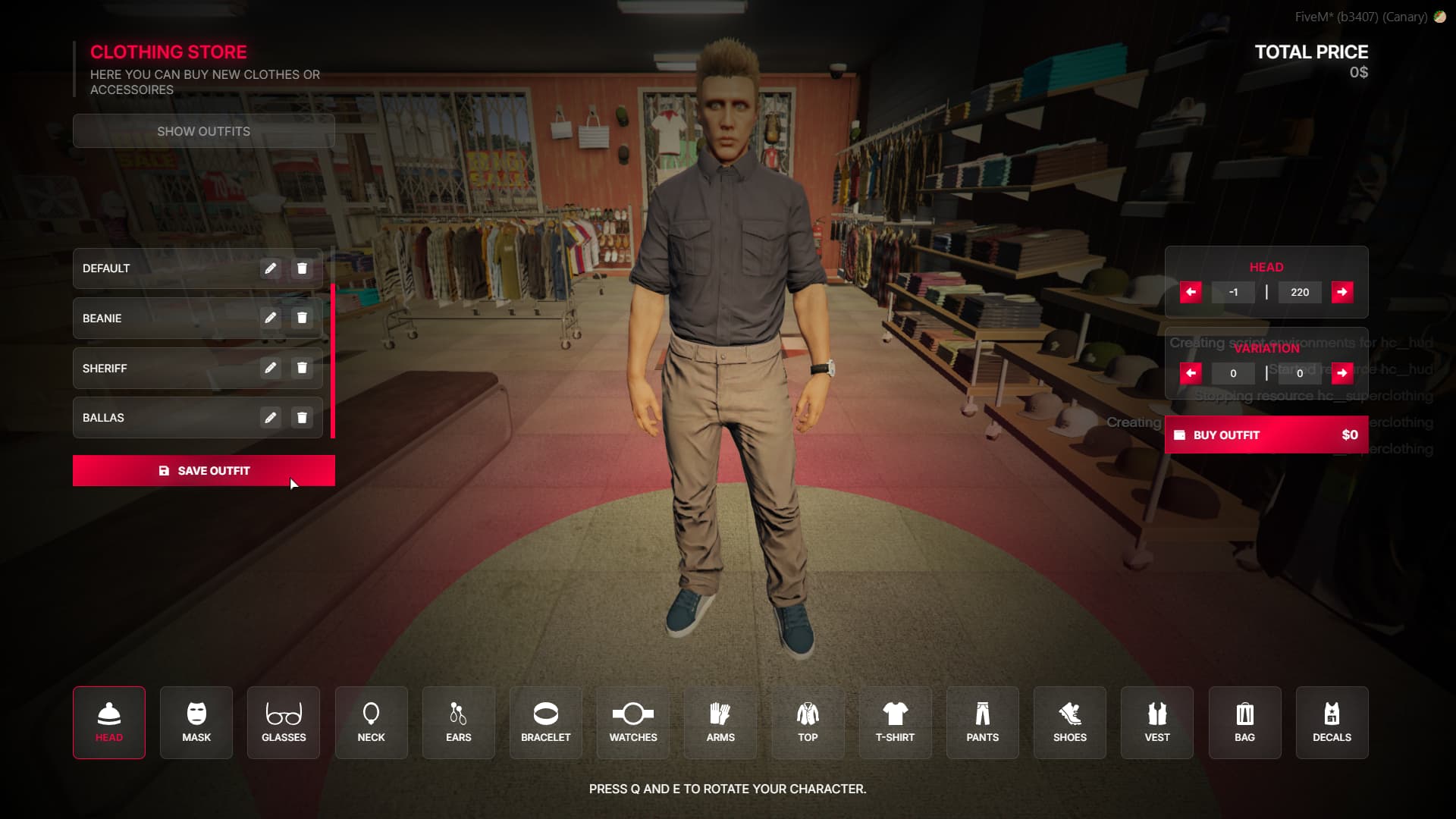
Task: Select the ARMS category icon
Action: pos(720,722)
